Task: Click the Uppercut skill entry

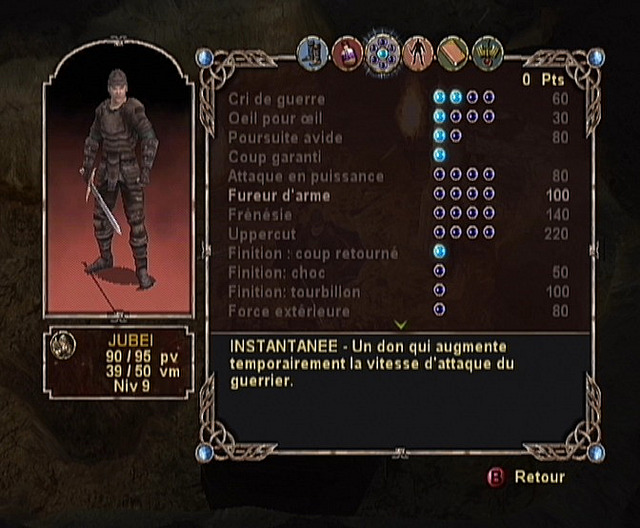Action: (259, 234)
